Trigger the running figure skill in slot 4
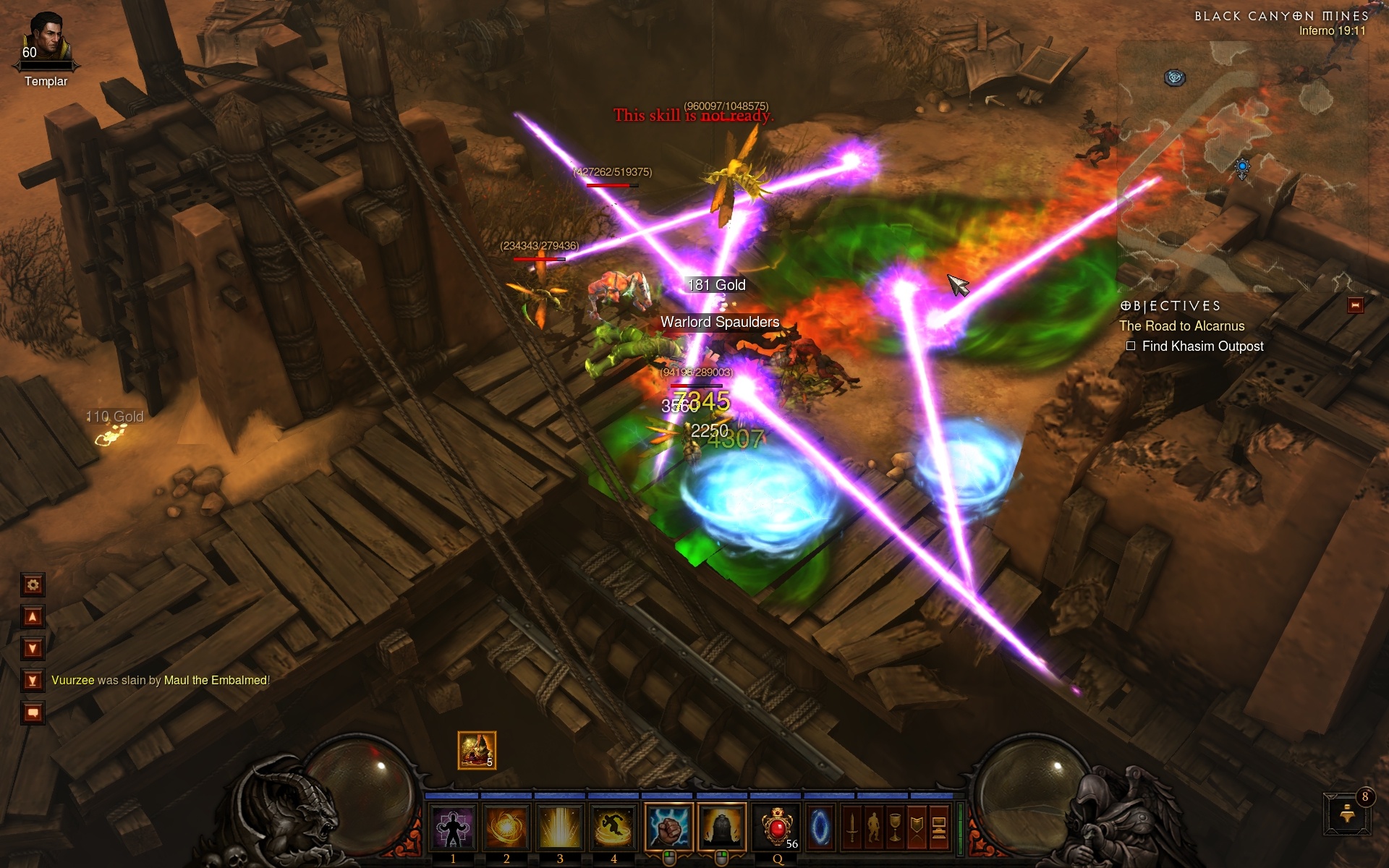This screenshot has height=868, width=1389. (x=613, y=827)
